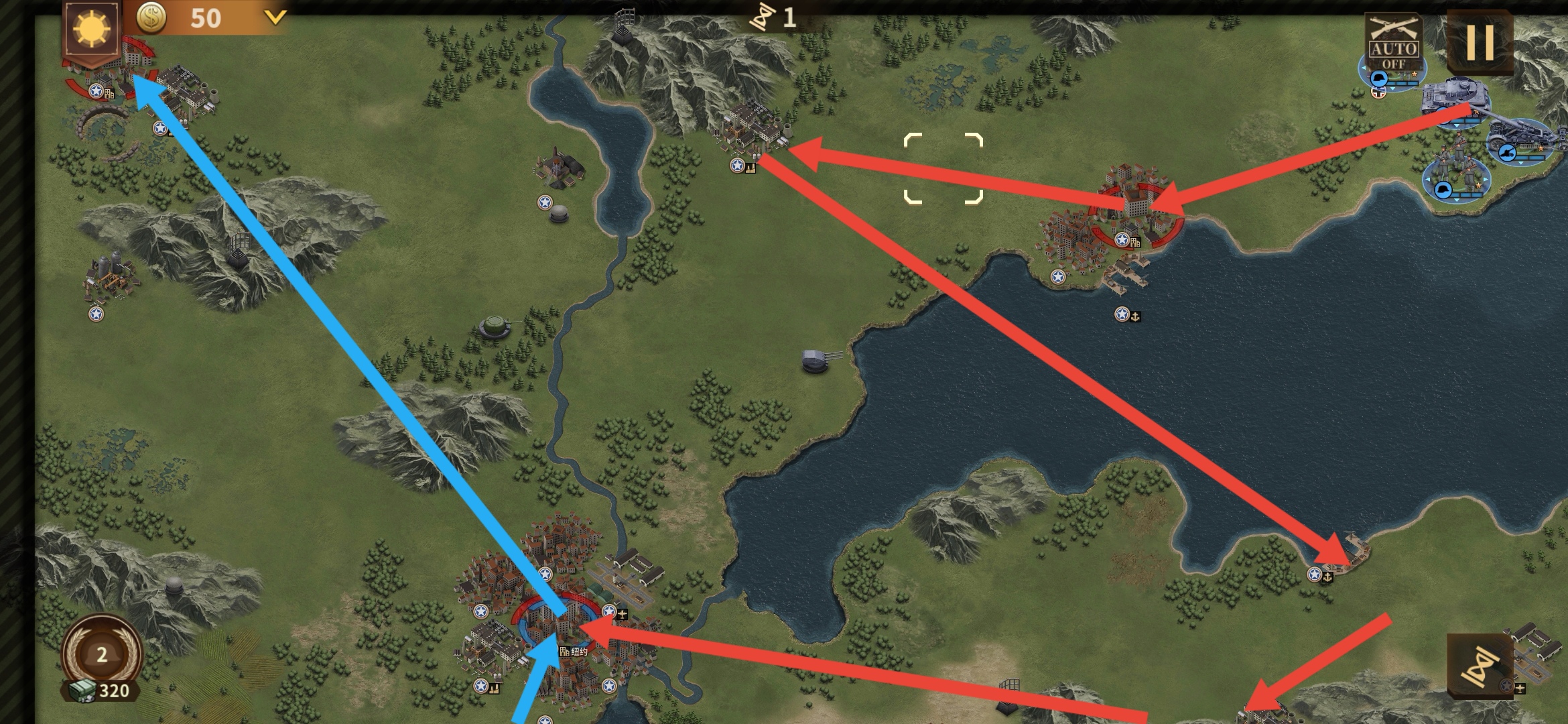End the turn with the hourglass button
This screenshot has width=1568, height=724.
(1480, 666)
